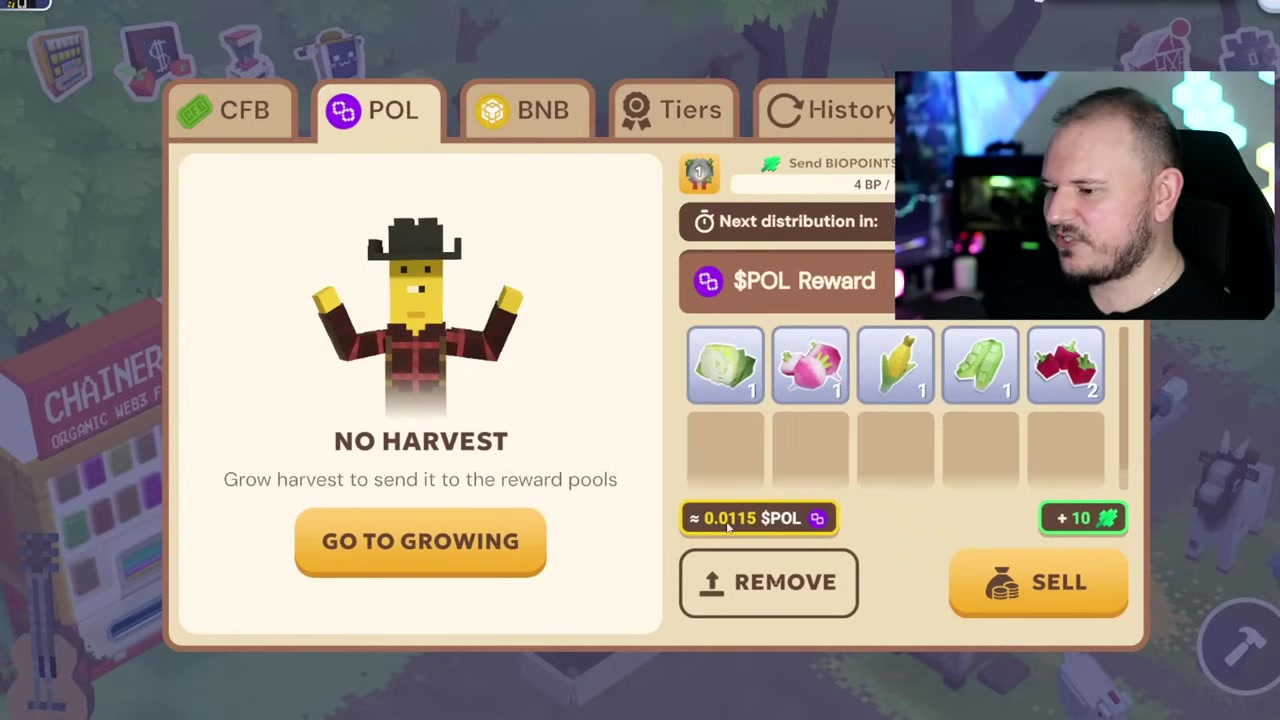The image size is (1280, 720).
Task: Click the REMOVE button
Action: click(x=768, y=582)
